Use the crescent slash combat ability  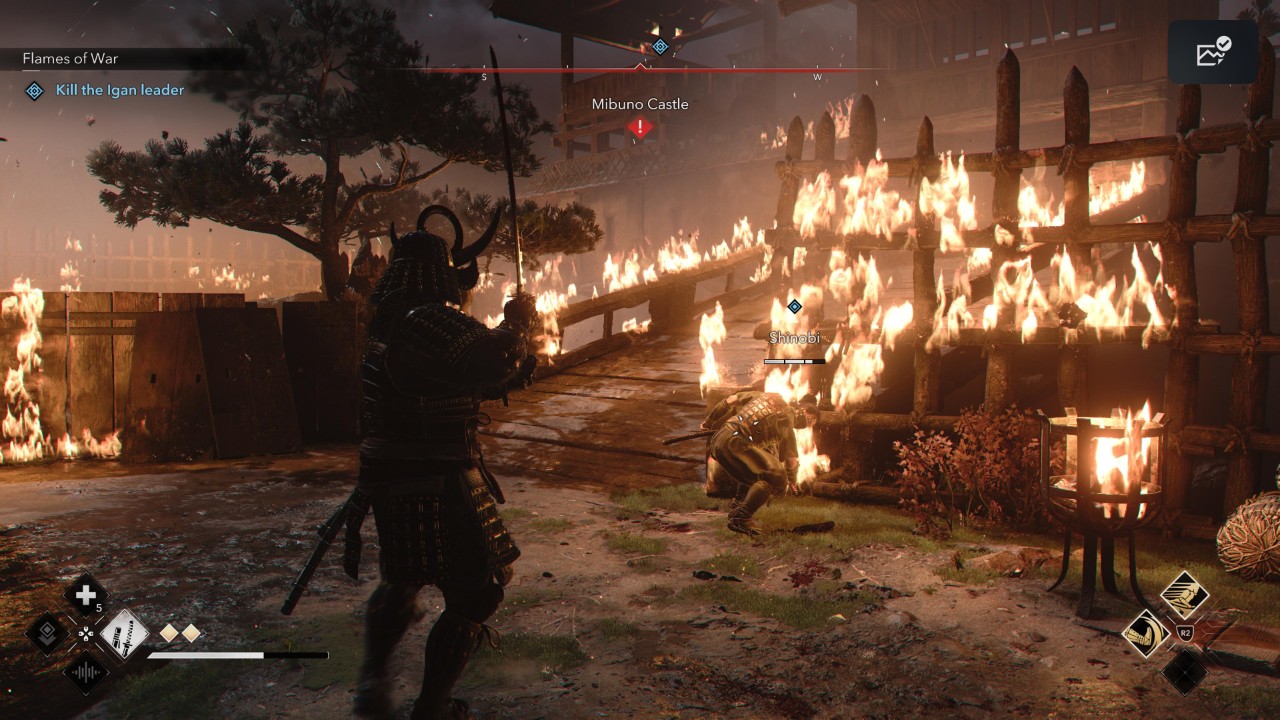(x=1146, y=633)
